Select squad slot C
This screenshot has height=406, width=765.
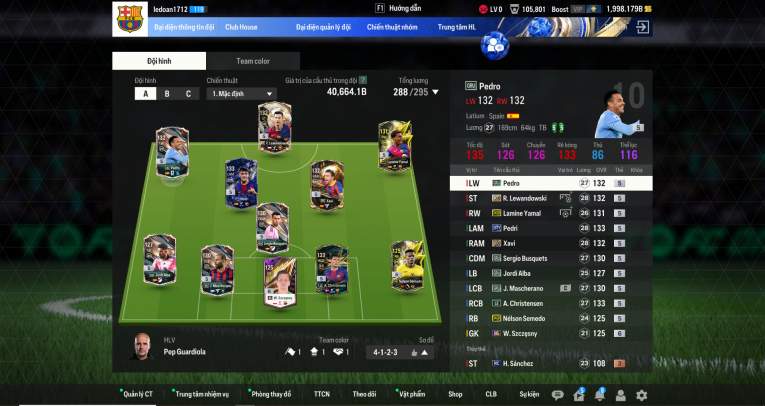click(188, 94)
